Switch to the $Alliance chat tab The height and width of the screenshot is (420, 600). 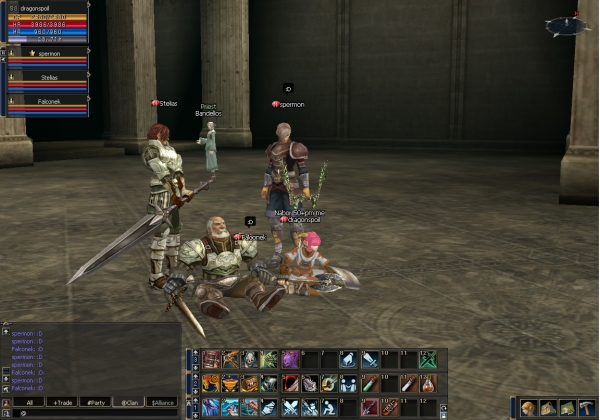[162, 402]
